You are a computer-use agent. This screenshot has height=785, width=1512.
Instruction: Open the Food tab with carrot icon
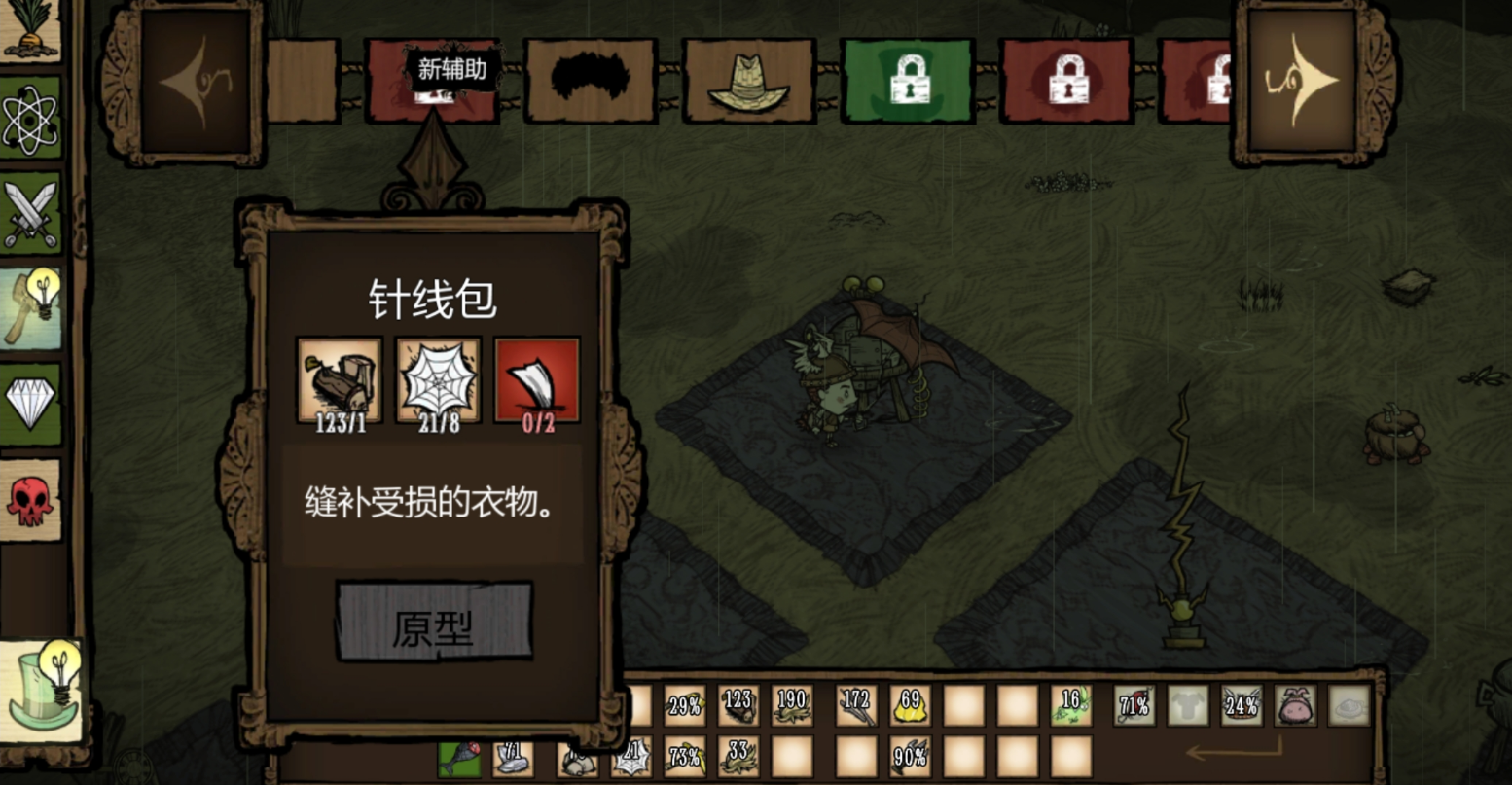(x=28, y=29)
